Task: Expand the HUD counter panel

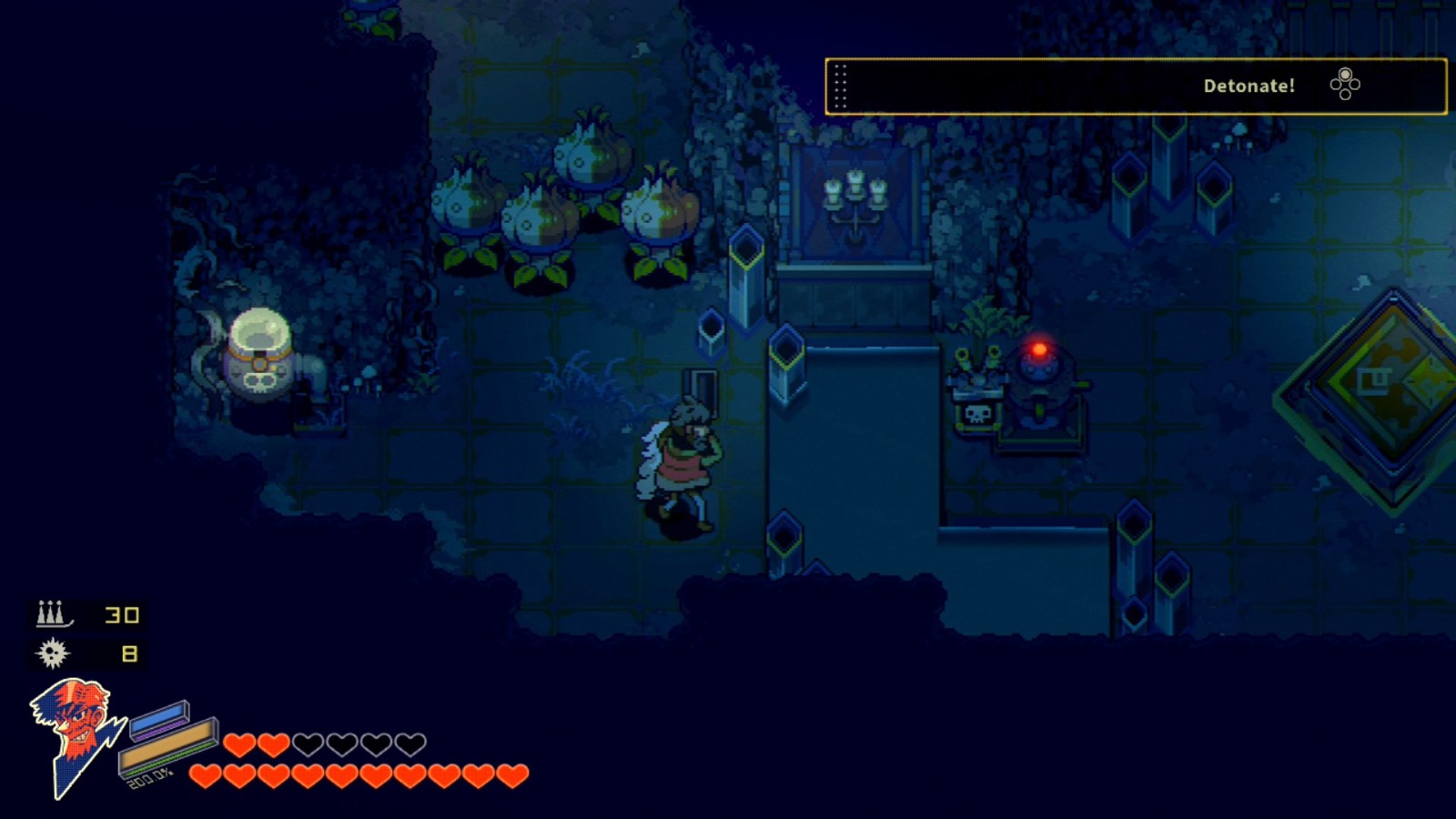Action: [x=86, y=632]
